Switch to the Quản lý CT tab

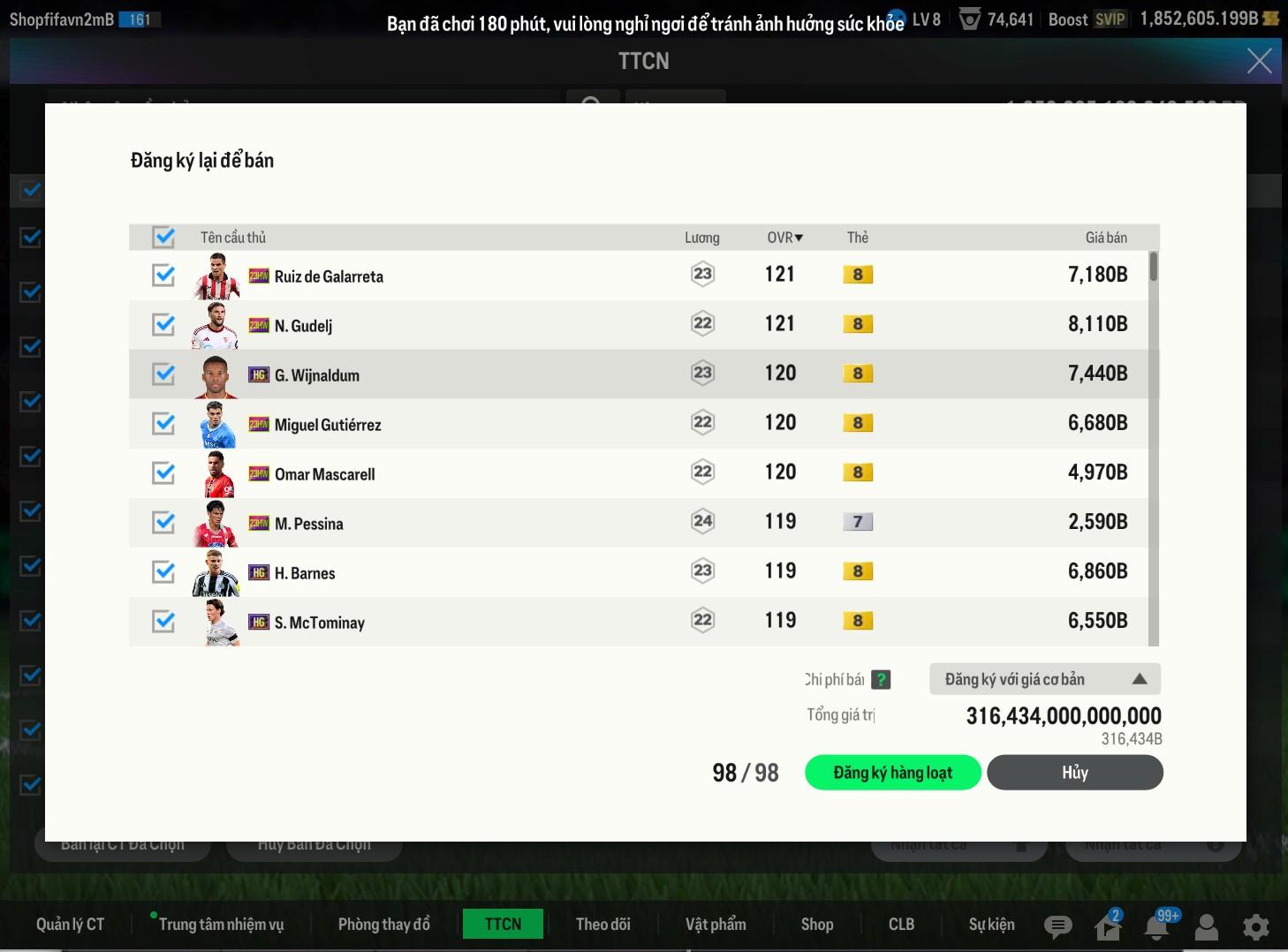[x=70, y=924]
